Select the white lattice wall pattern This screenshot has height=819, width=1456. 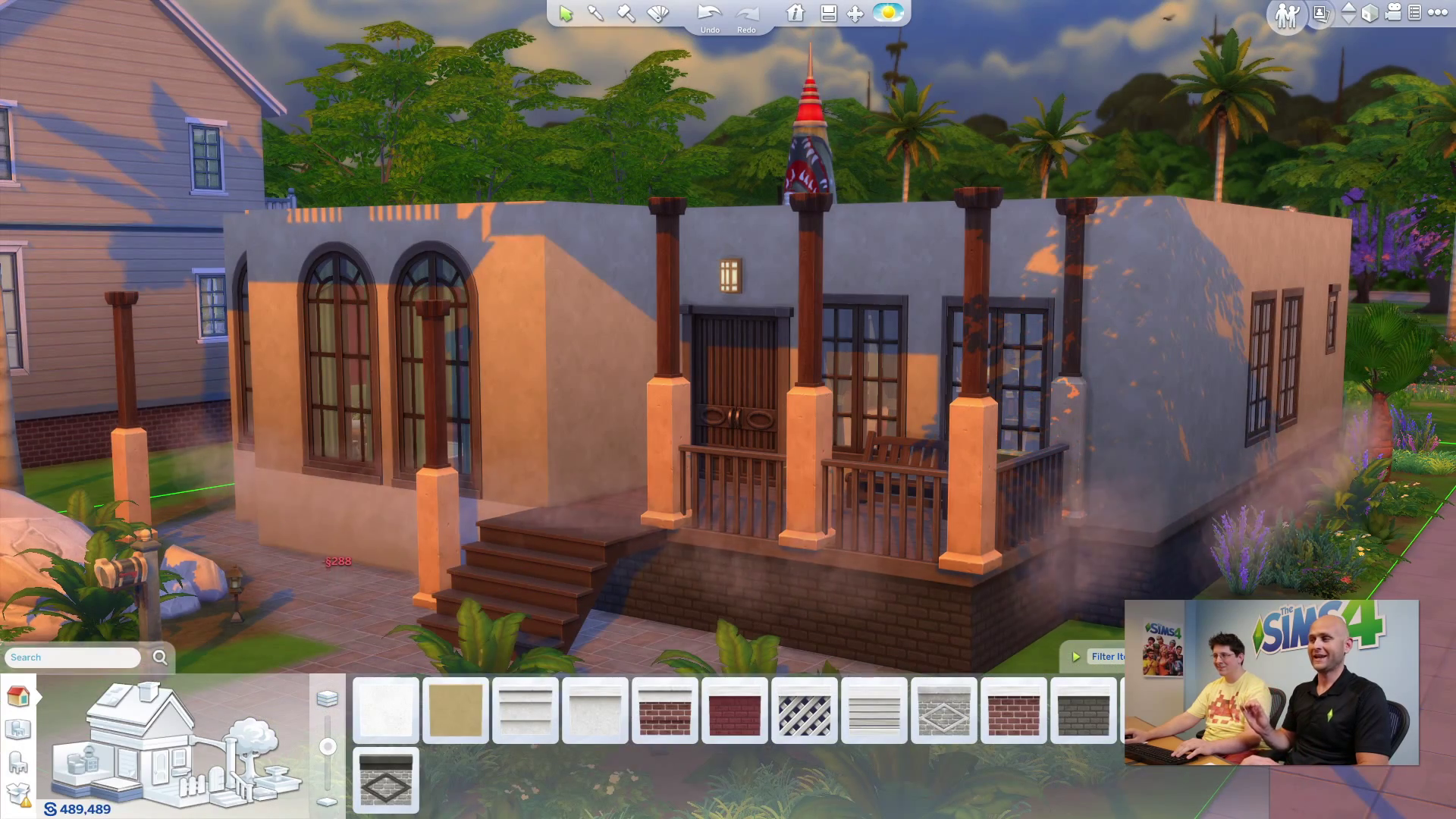tap(805, 711)
